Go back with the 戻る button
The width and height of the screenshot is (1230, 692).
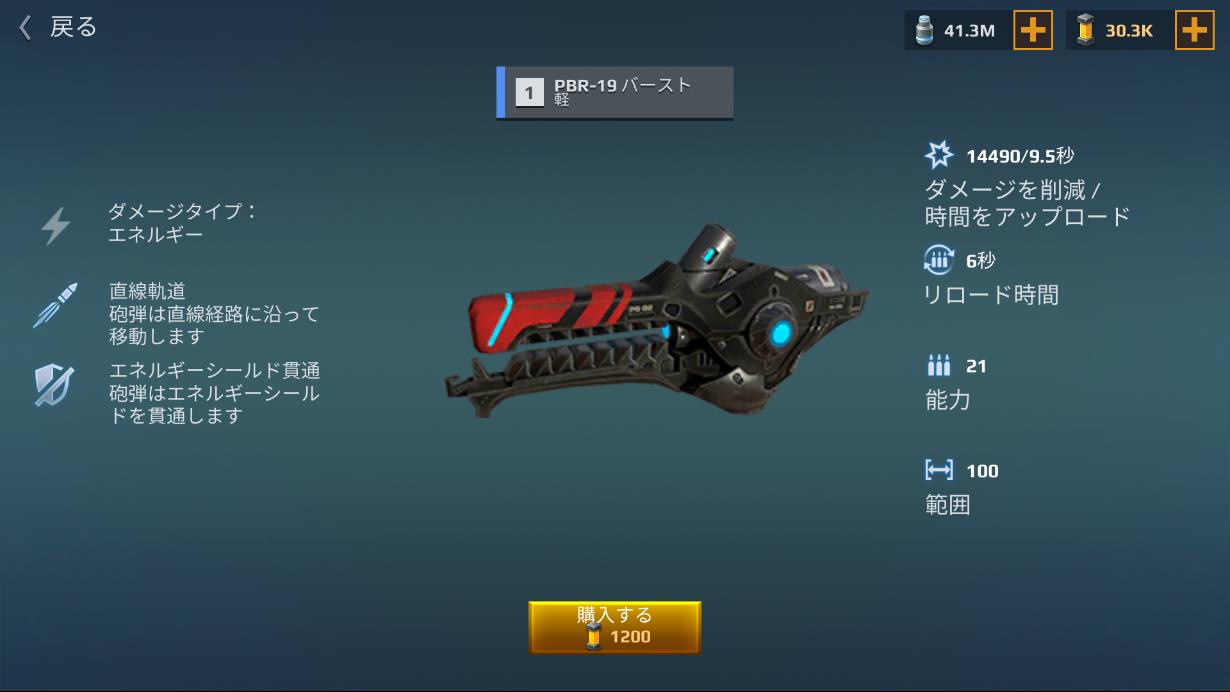[58, 27]
